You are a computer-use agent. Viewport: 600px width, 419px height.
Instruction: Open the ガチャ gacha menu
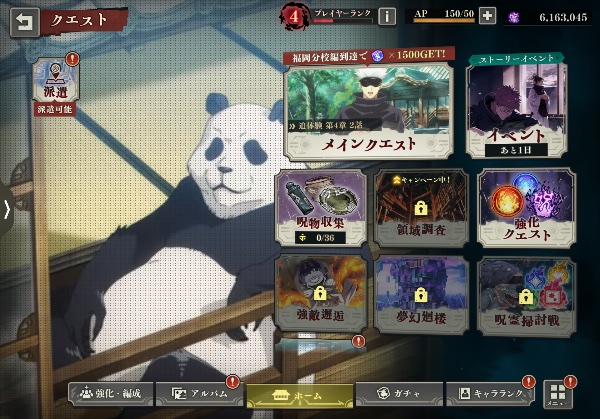coord(396,394)
